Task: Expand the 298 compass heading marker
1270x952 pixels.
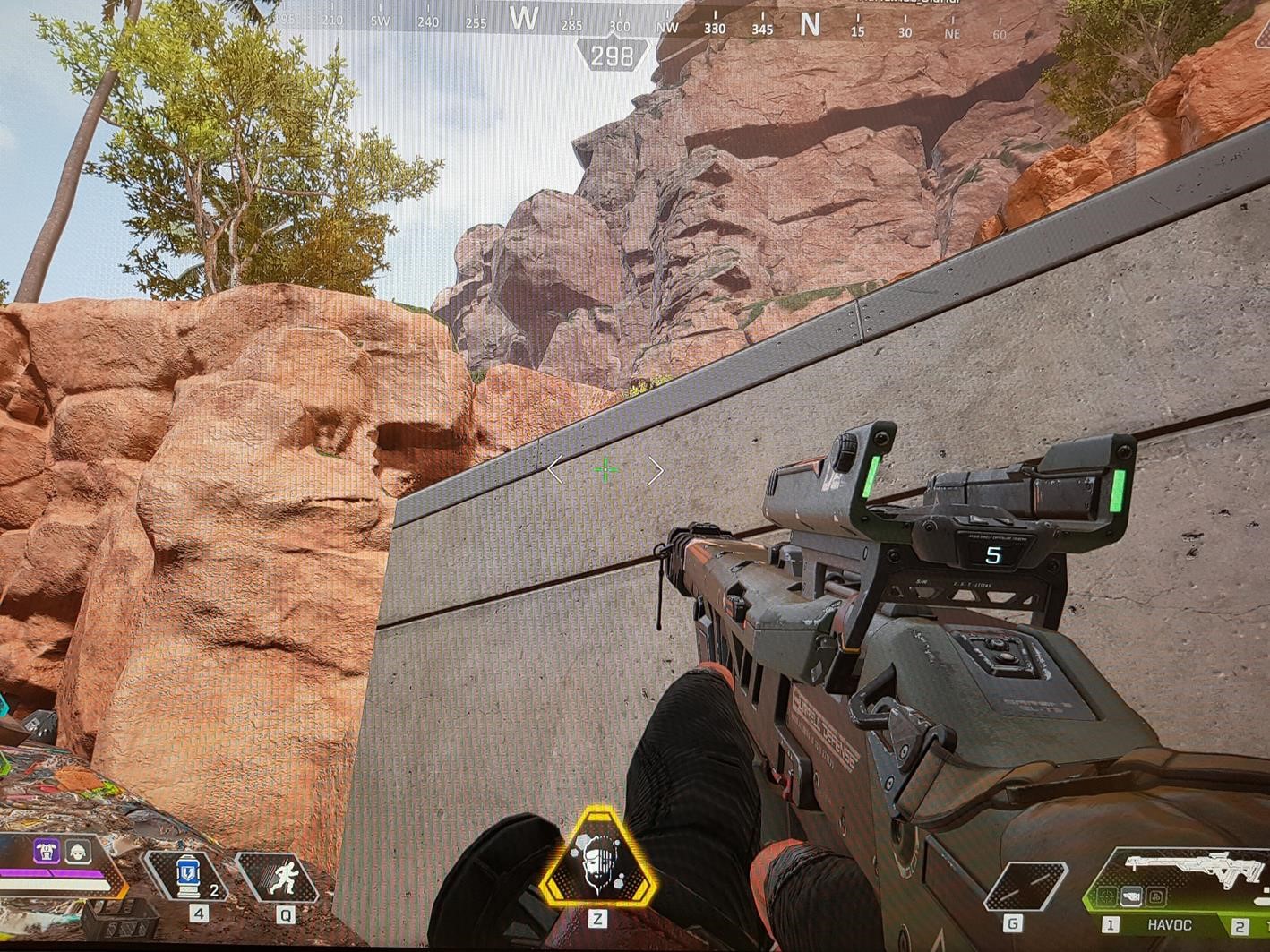Action: [610, 55]
